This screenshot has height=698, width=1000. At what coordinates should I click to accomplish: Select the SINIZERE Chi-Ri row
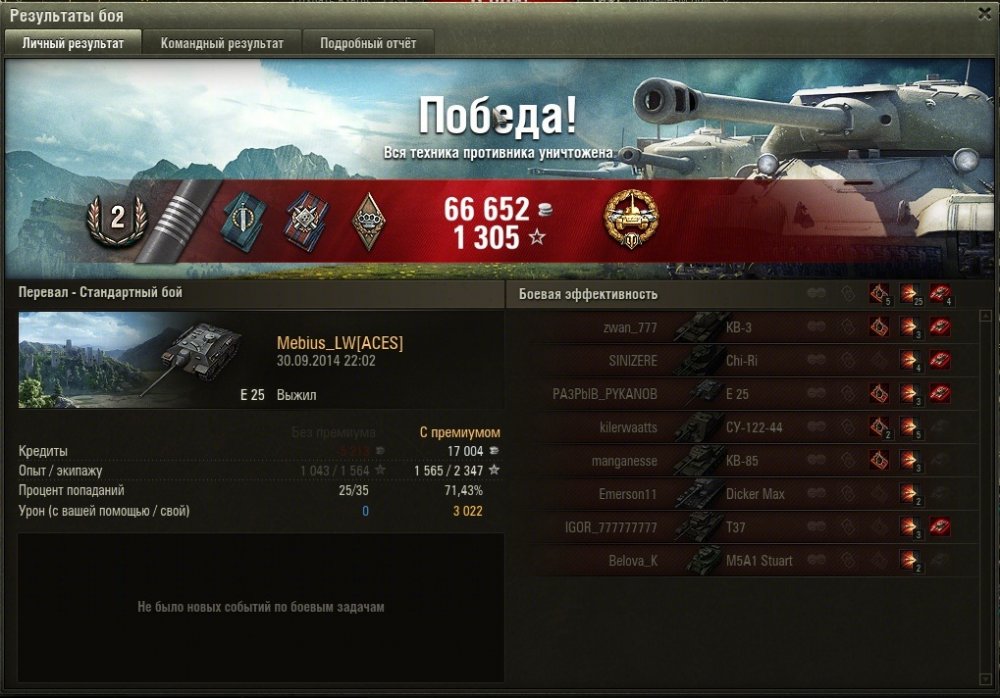click(x=740, y=360)
